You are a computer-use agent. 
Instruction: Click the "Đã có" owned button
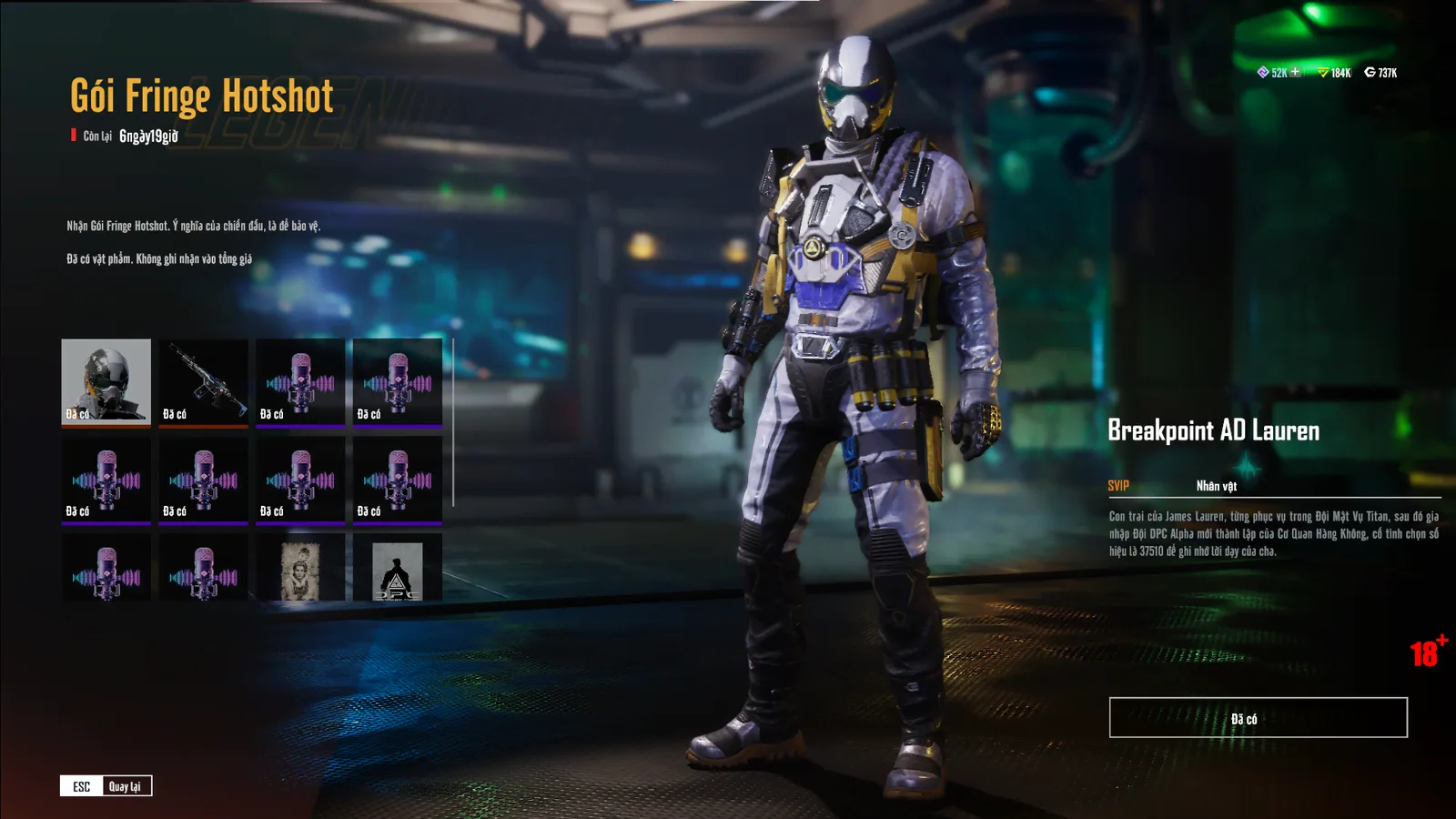1258,718
